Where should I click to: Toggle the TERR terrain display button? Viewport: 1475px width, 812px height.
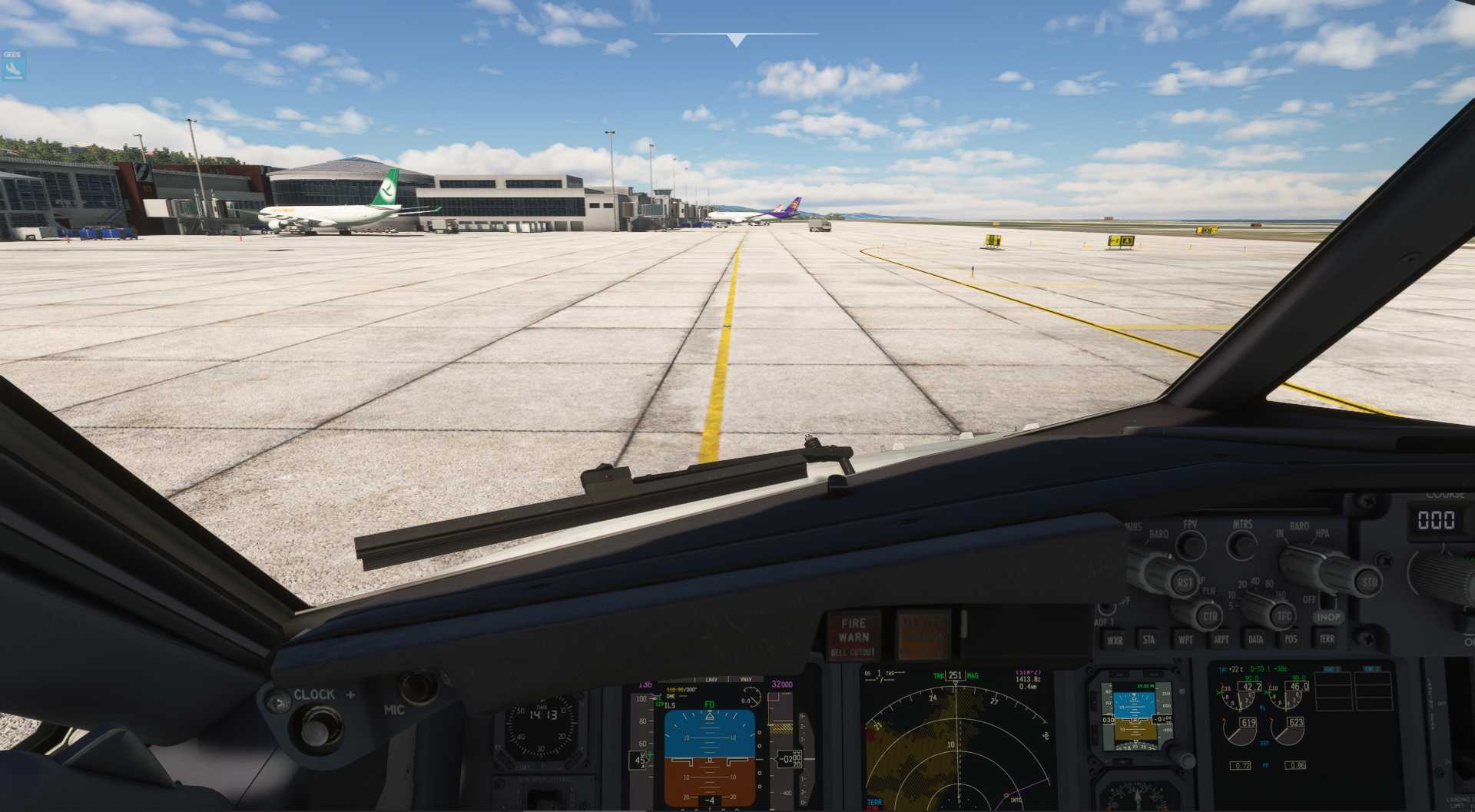coord(1327,639)
